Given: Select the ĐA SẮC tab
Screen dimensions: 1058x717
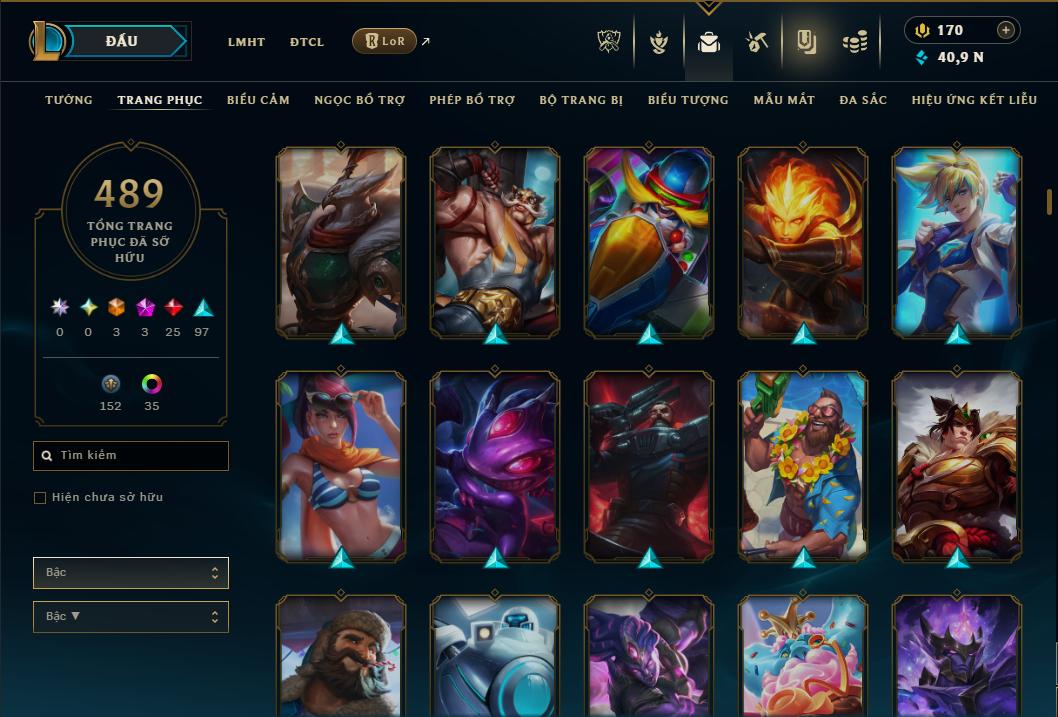Looking at the screenshot, I should pyautogui.click(x=863, y=100).
